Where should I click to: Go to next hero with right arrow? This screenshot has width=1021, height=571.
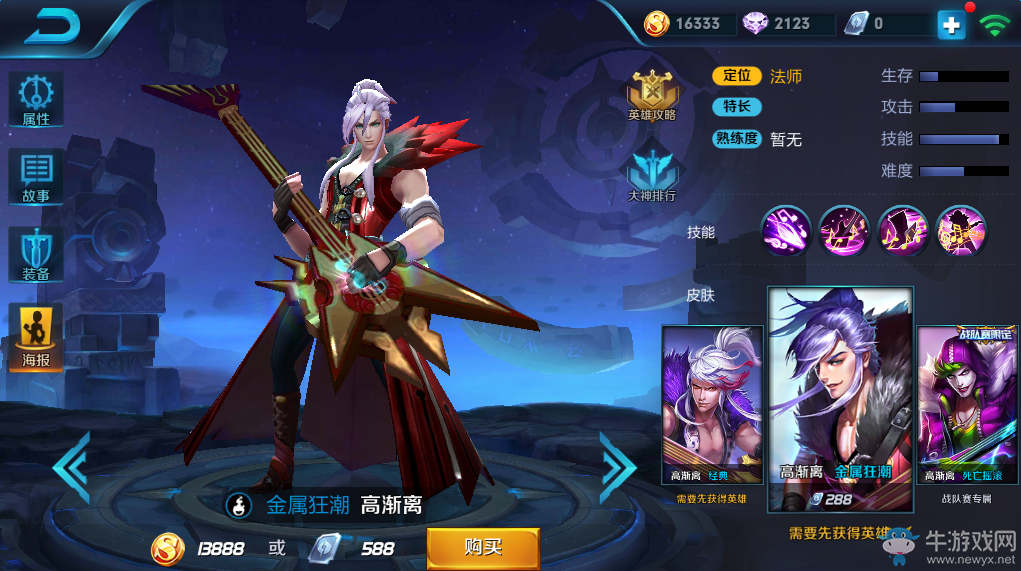coord(617,466)
